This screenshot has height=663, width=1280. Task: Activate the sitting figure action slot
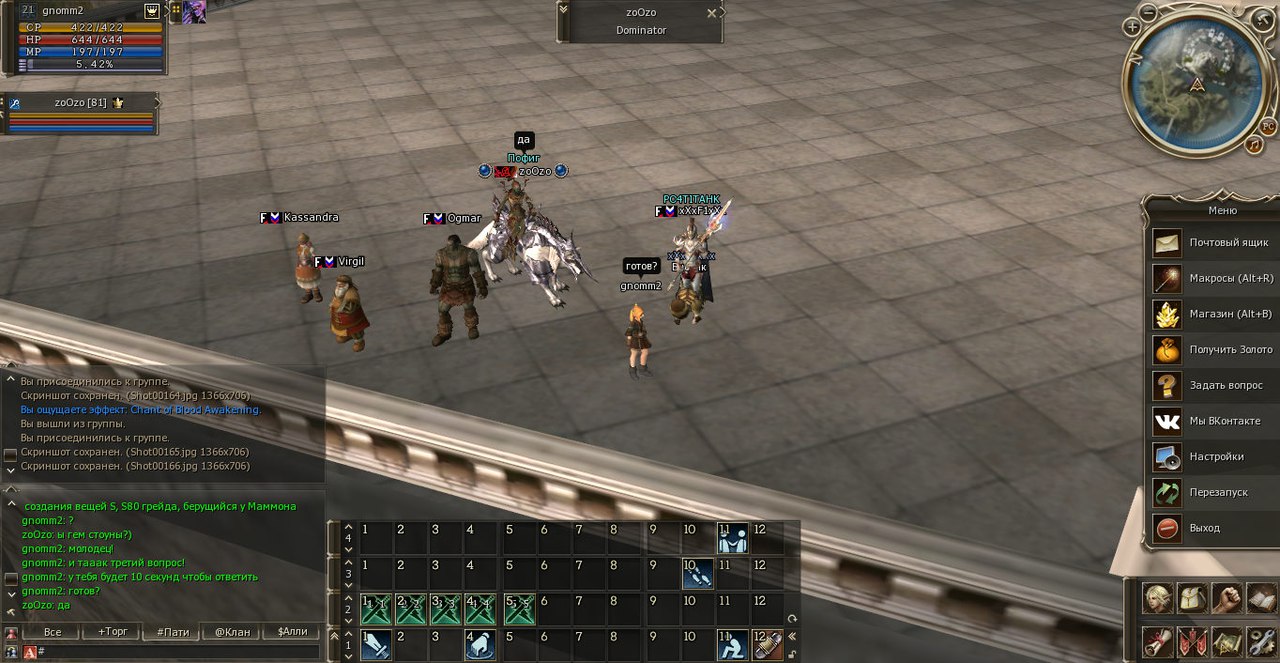[x=732, y=644]
